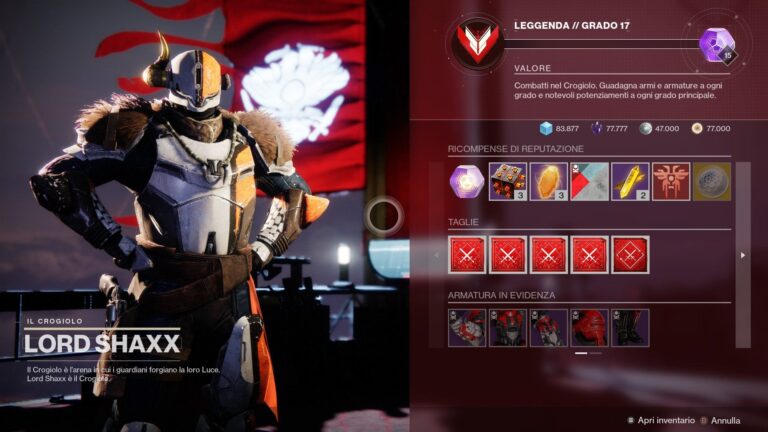Select the red winged emblem reward
Viewport: 768px width, 432px height.
click(671, 181)
